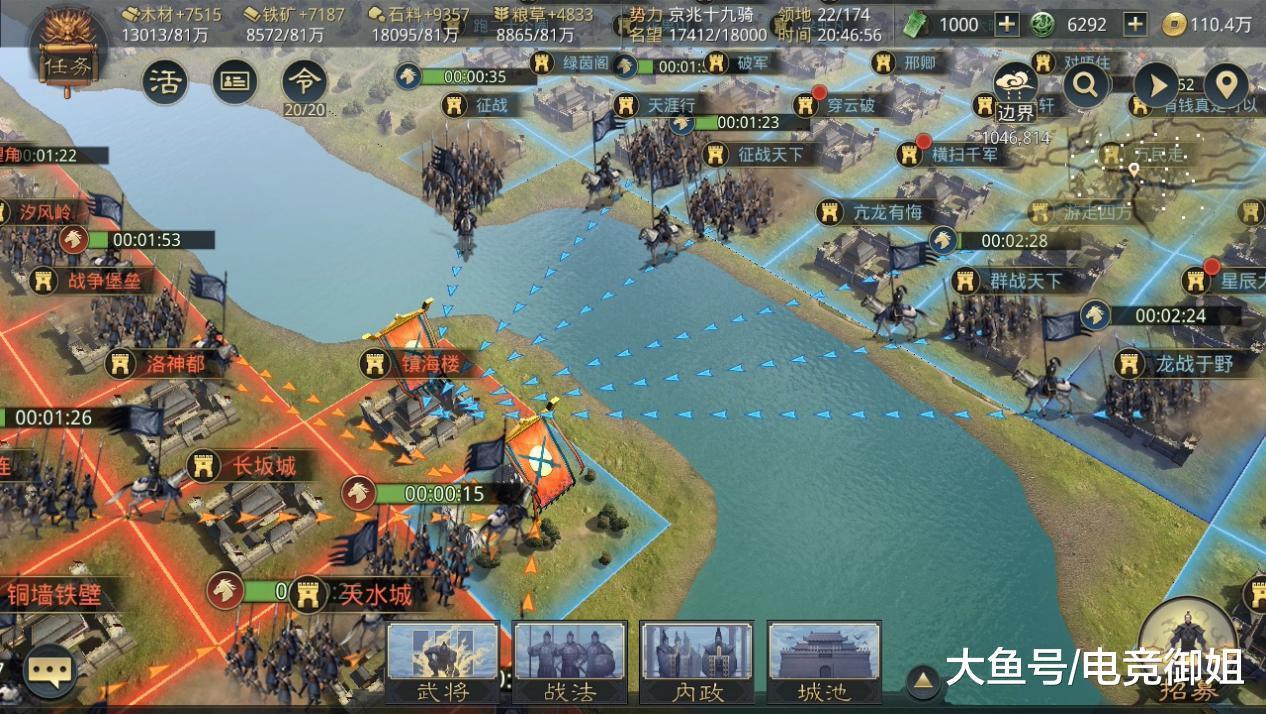This screenshot has width=1266, height=714.
Task: Open the 城池 city panel
Action: click(824, 661)
